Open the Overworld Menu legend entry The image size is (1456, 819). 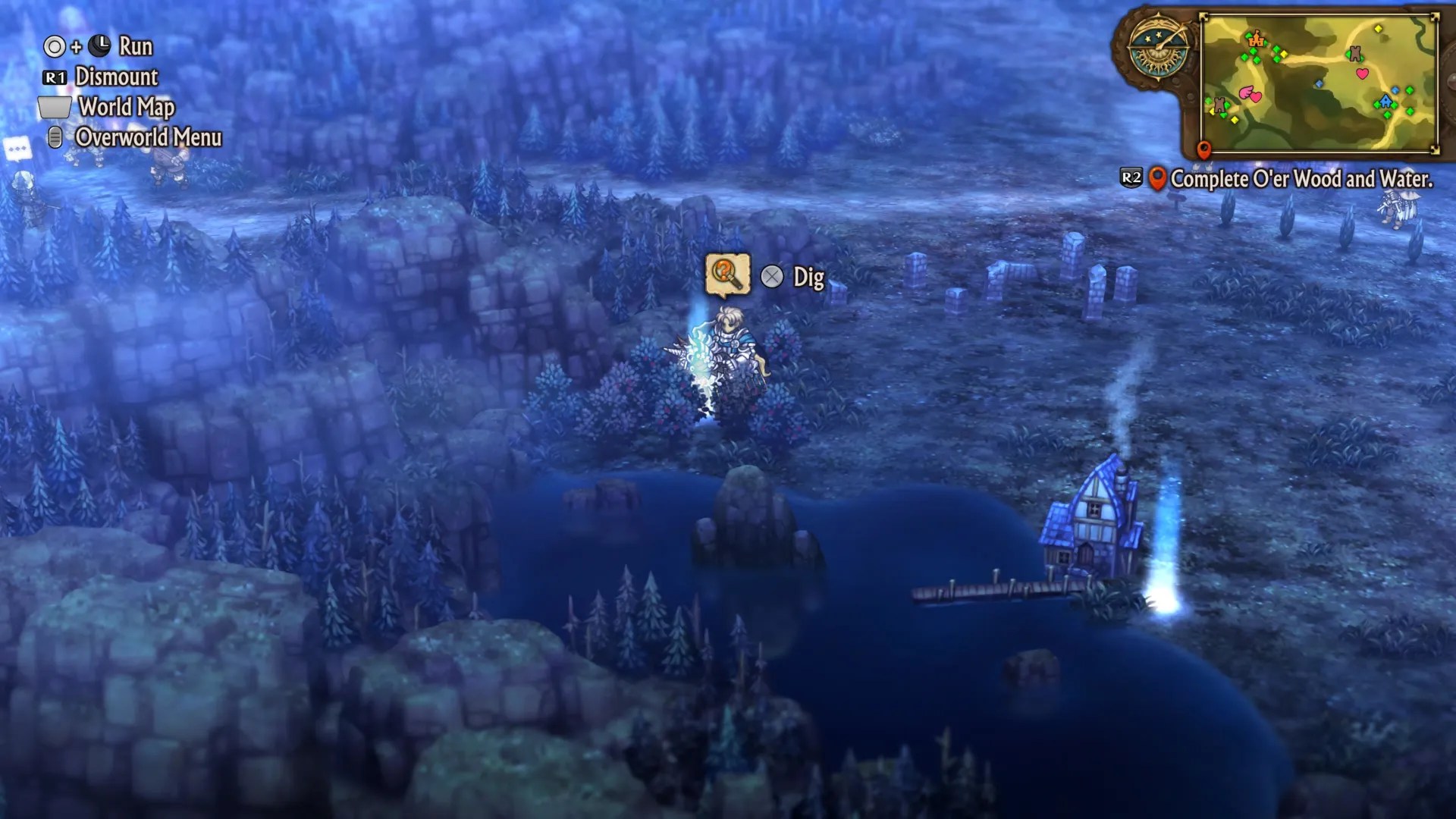[x=146, y=139]
